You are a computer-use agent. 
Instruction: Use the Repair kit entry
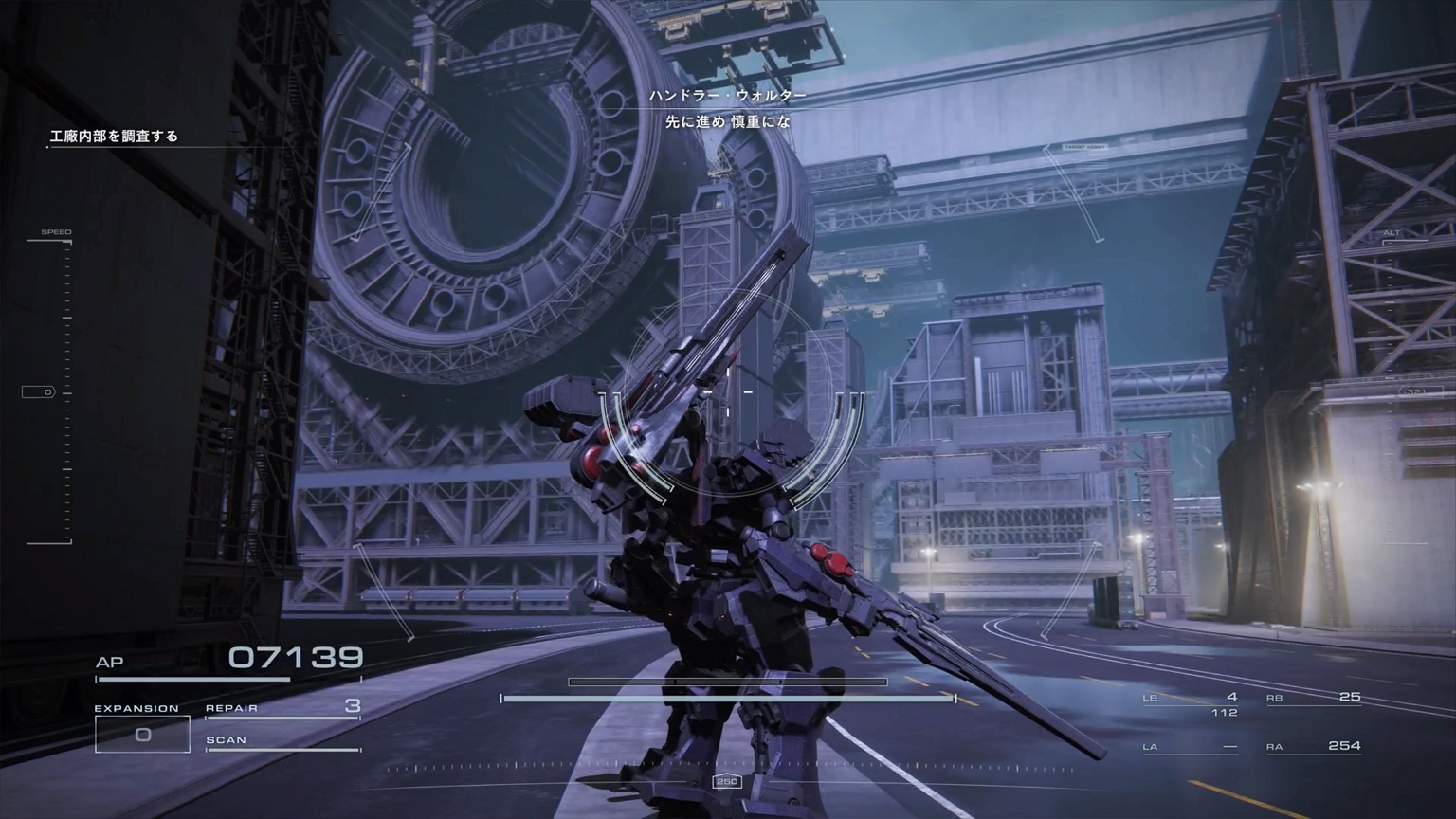point(282,707)
